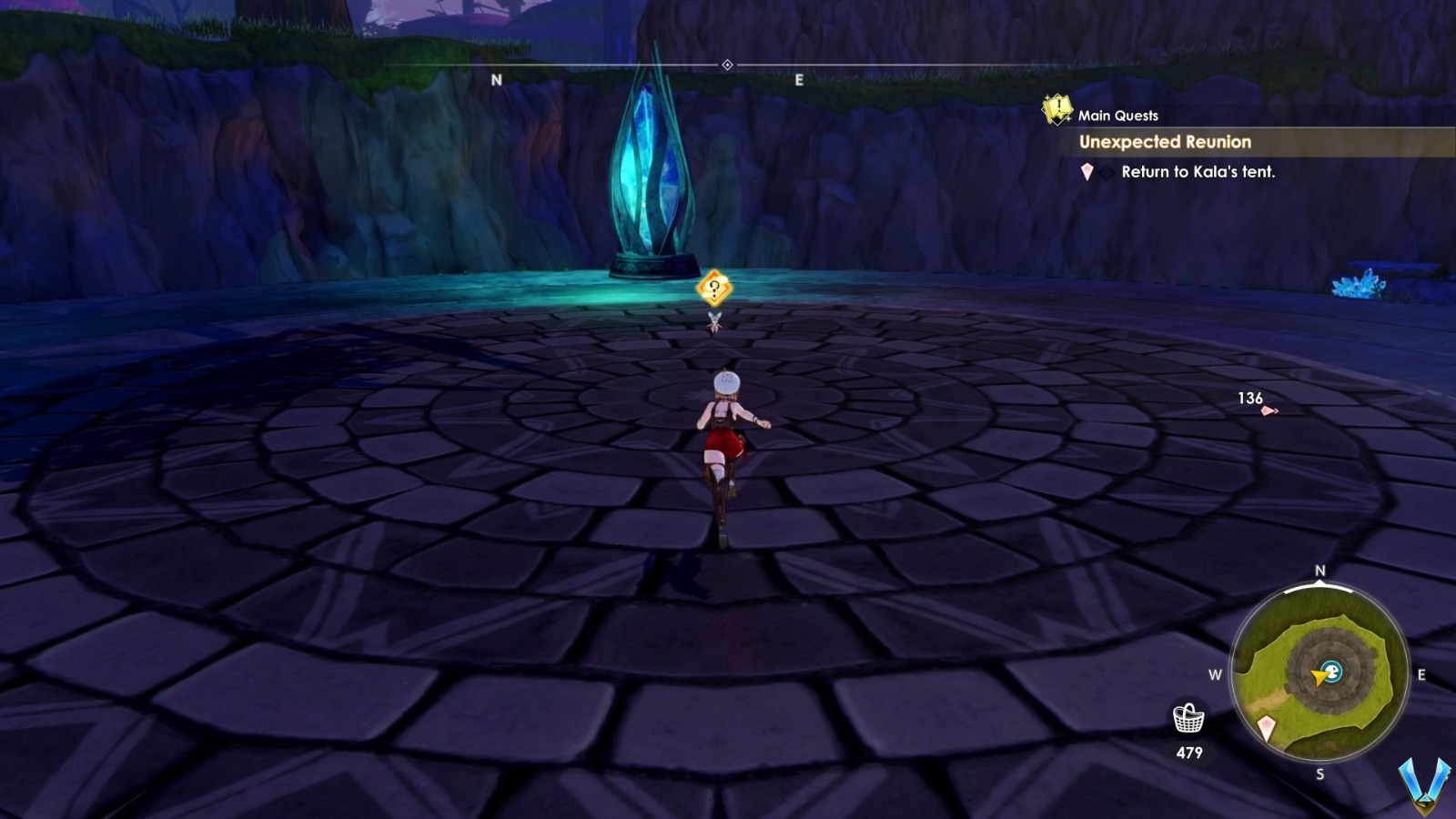Select the objective text Return to Kala's tent

[x=1198, y=172]
